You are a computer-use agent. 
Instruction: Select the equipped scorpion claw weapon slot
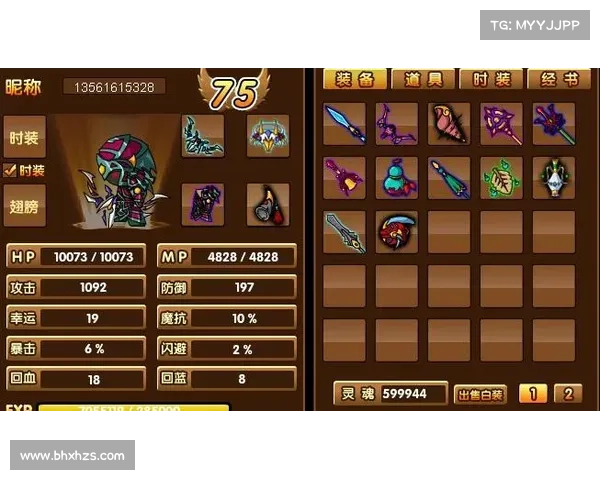click(x=203, y=136)
